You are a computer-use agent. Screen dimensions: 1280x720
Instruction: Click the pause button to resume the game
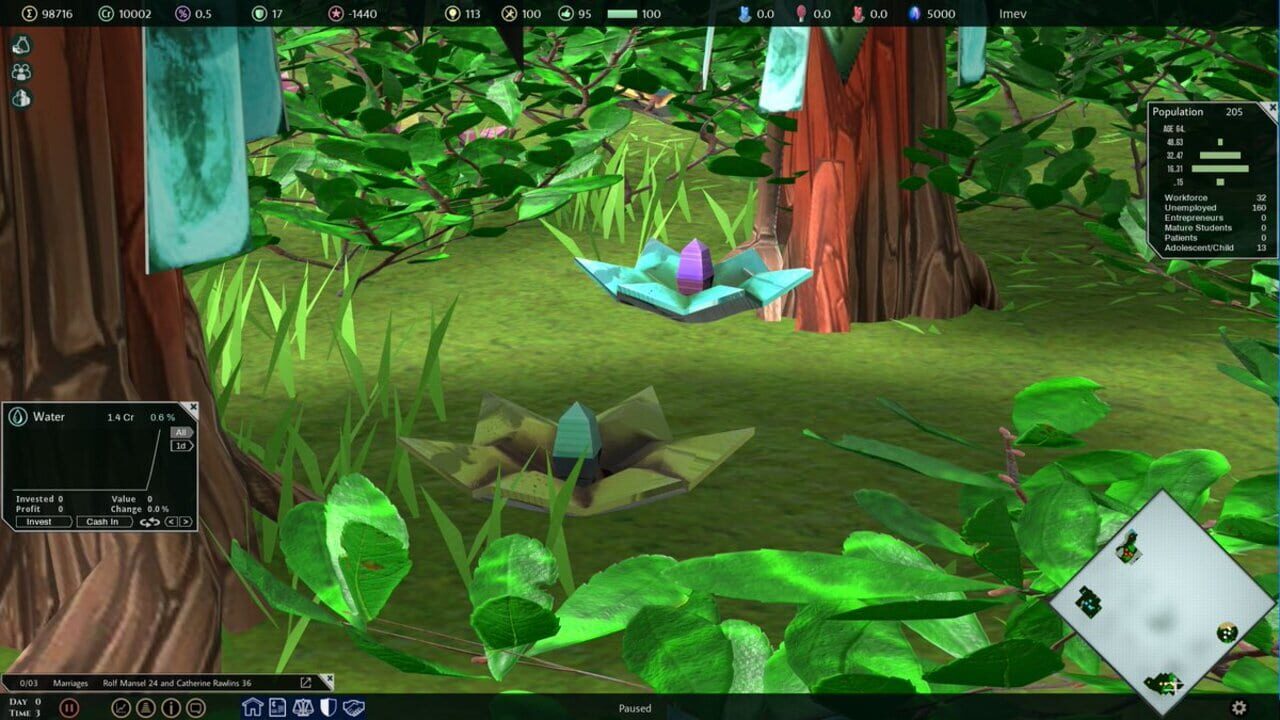[70, 707]
